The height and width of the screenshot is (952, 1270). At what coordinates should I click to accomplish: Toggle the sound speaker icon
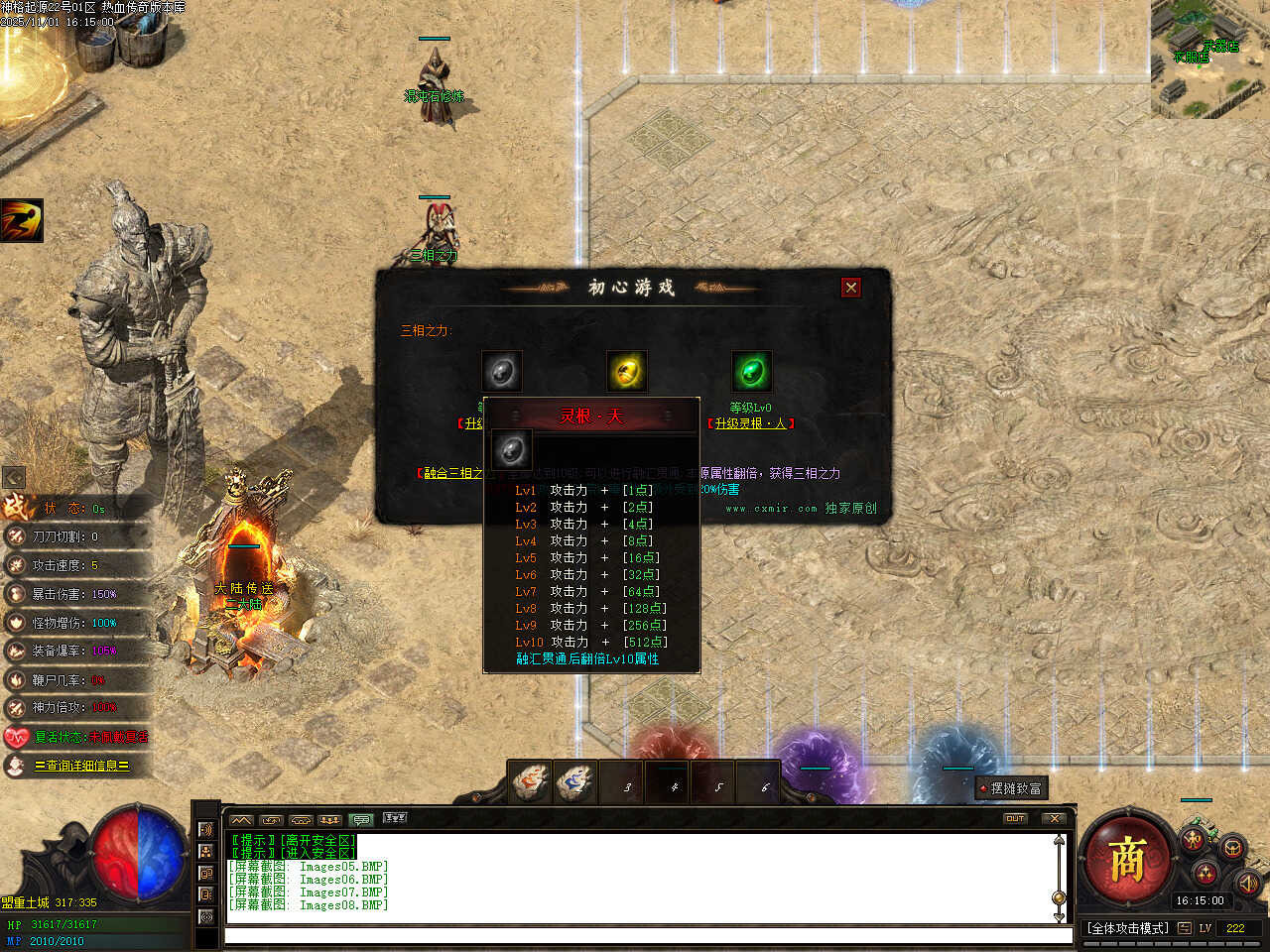click(1247, 881)
